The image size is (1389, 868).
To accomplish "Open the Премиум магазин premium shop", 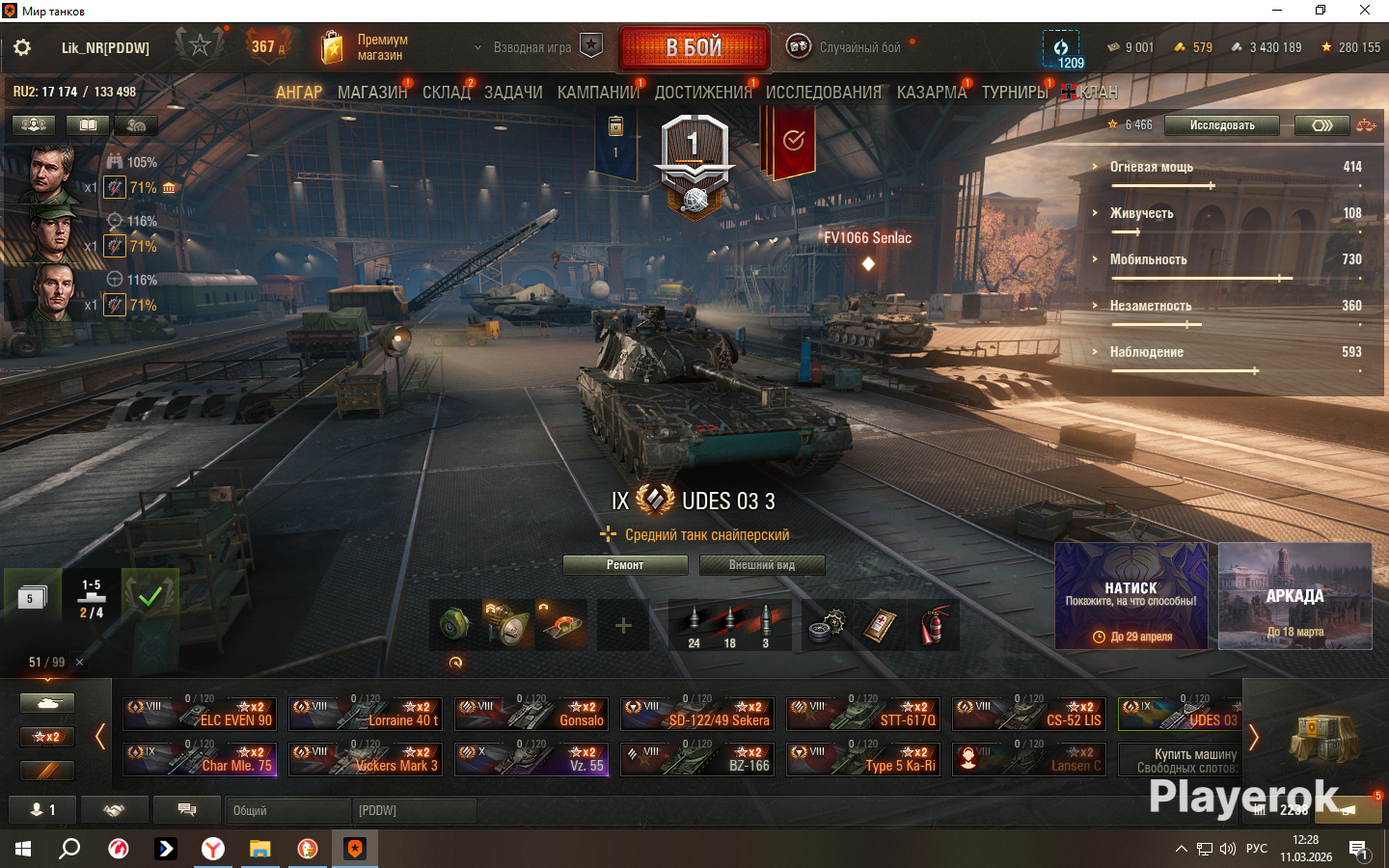I will [x=365, y=47].
